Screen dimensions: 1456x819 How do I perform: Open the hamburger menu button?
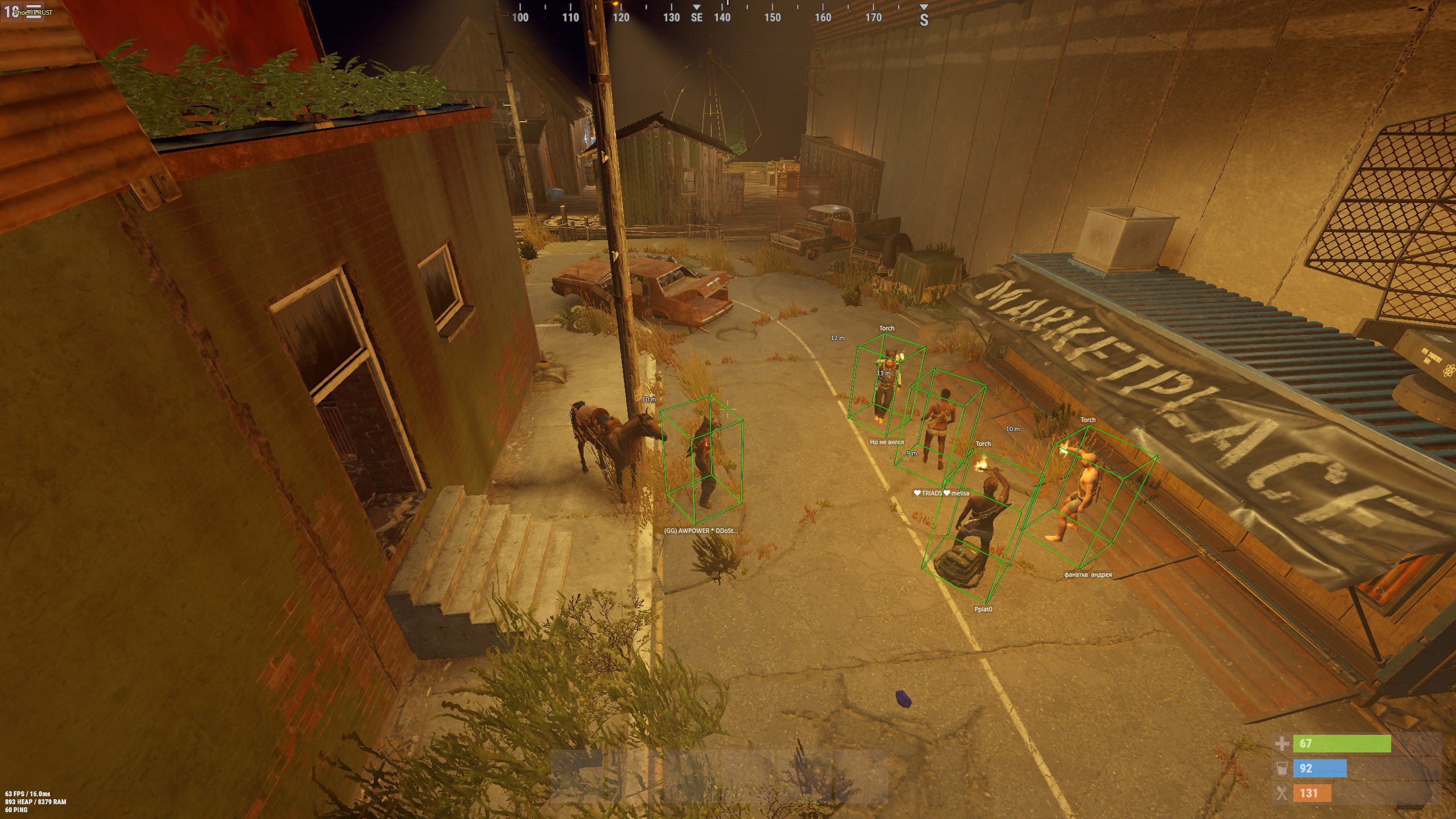34,12
